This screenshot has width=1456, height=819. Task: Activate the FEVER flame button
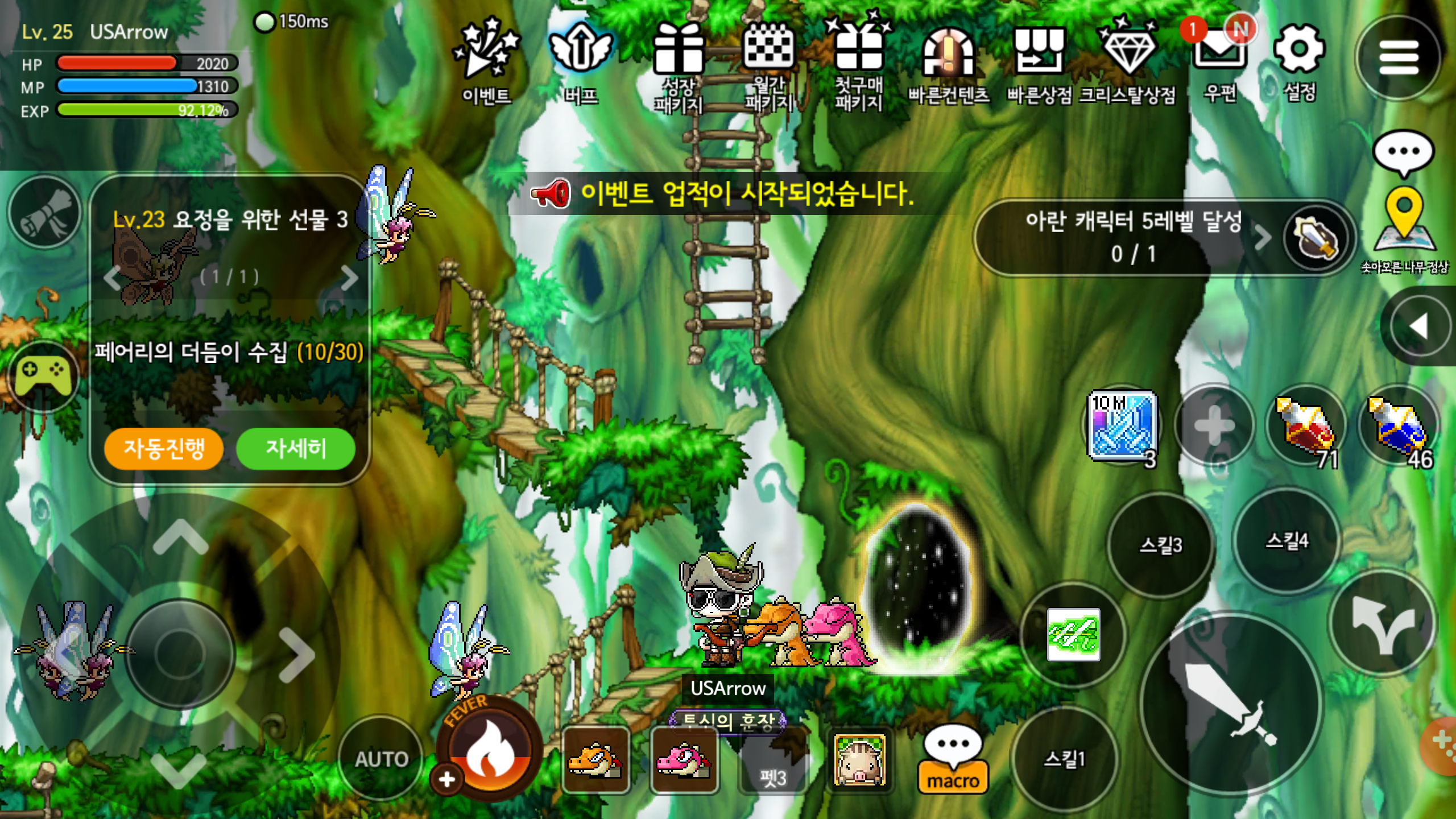click(489, 751)
